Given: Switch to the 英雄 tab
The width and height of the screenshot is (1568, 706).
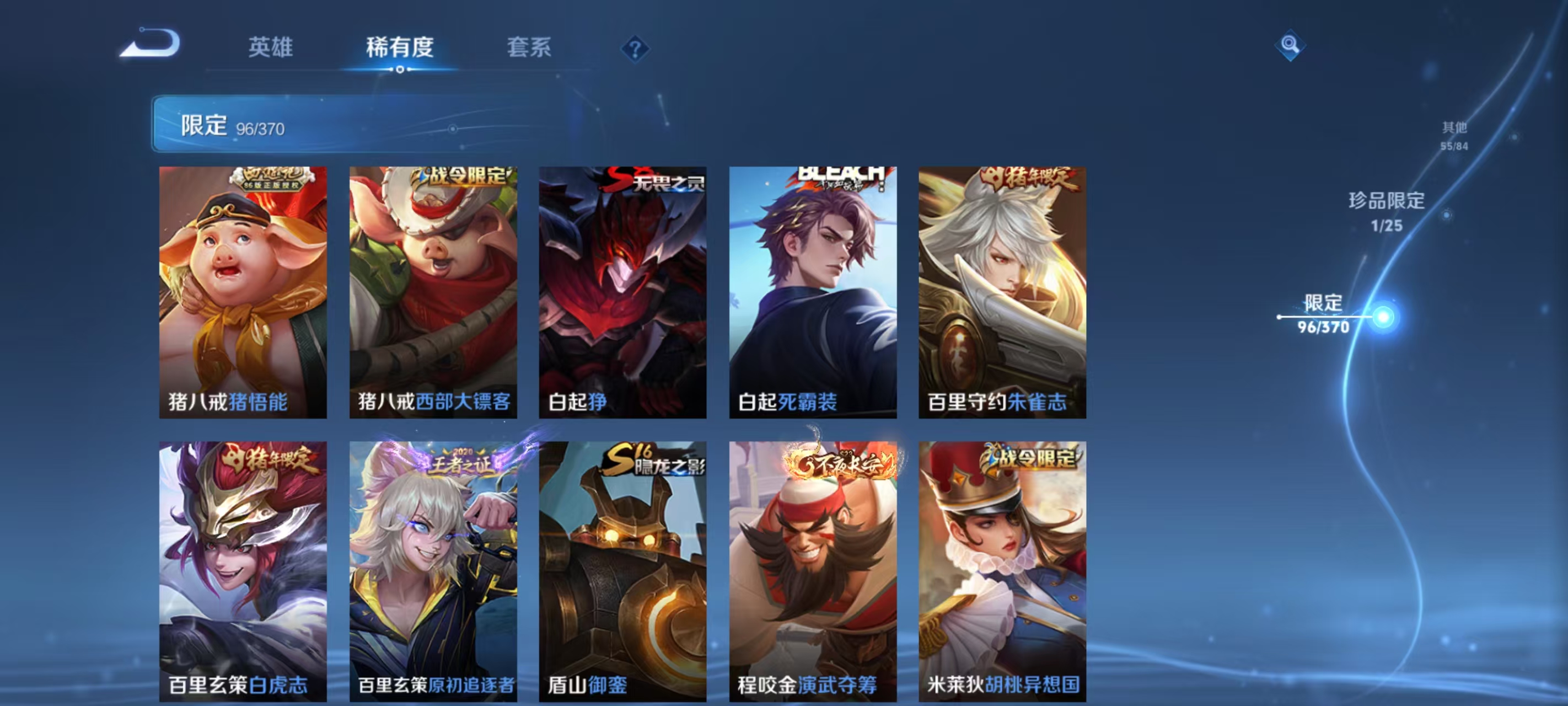Looking at the screenshot, I should coord(270,47).
